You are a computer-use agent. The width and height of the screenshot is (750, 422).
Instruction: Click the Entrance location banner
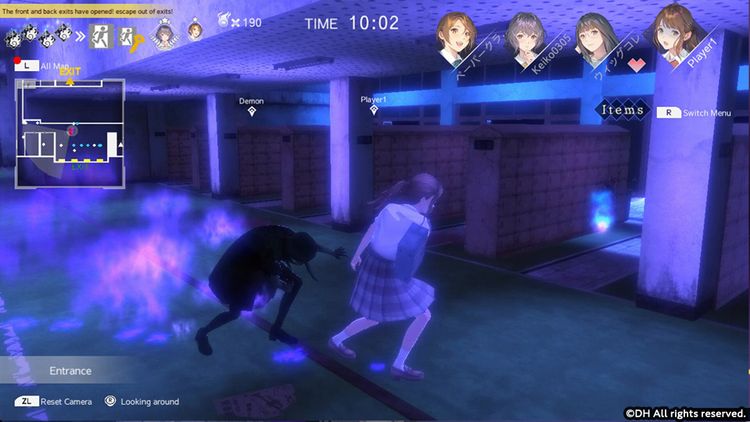pyautogui.click(x=70, y=371)
